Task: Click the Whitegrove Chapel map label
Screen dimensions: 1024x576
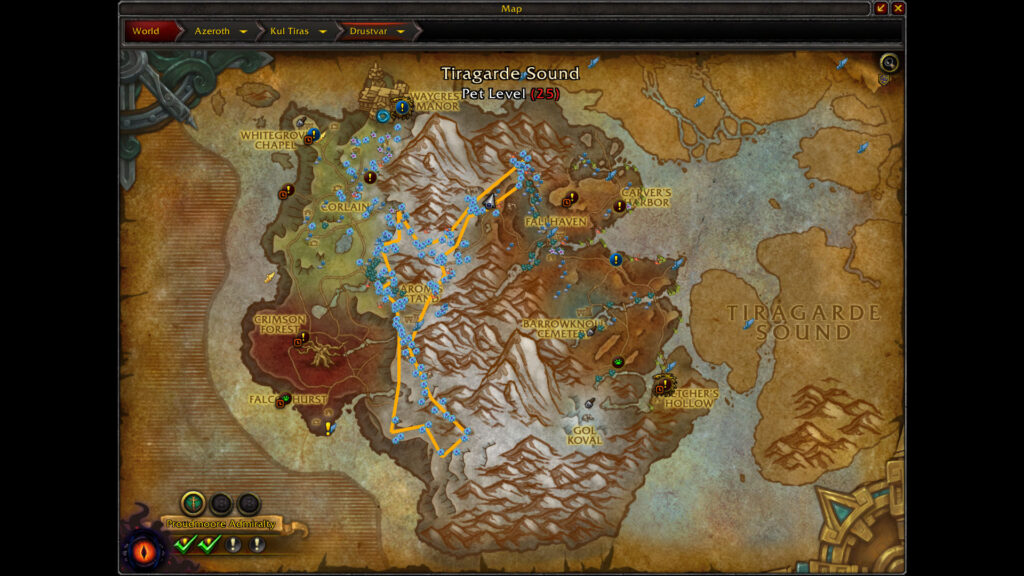Action: pyautogui.click(x=269, y=140)
